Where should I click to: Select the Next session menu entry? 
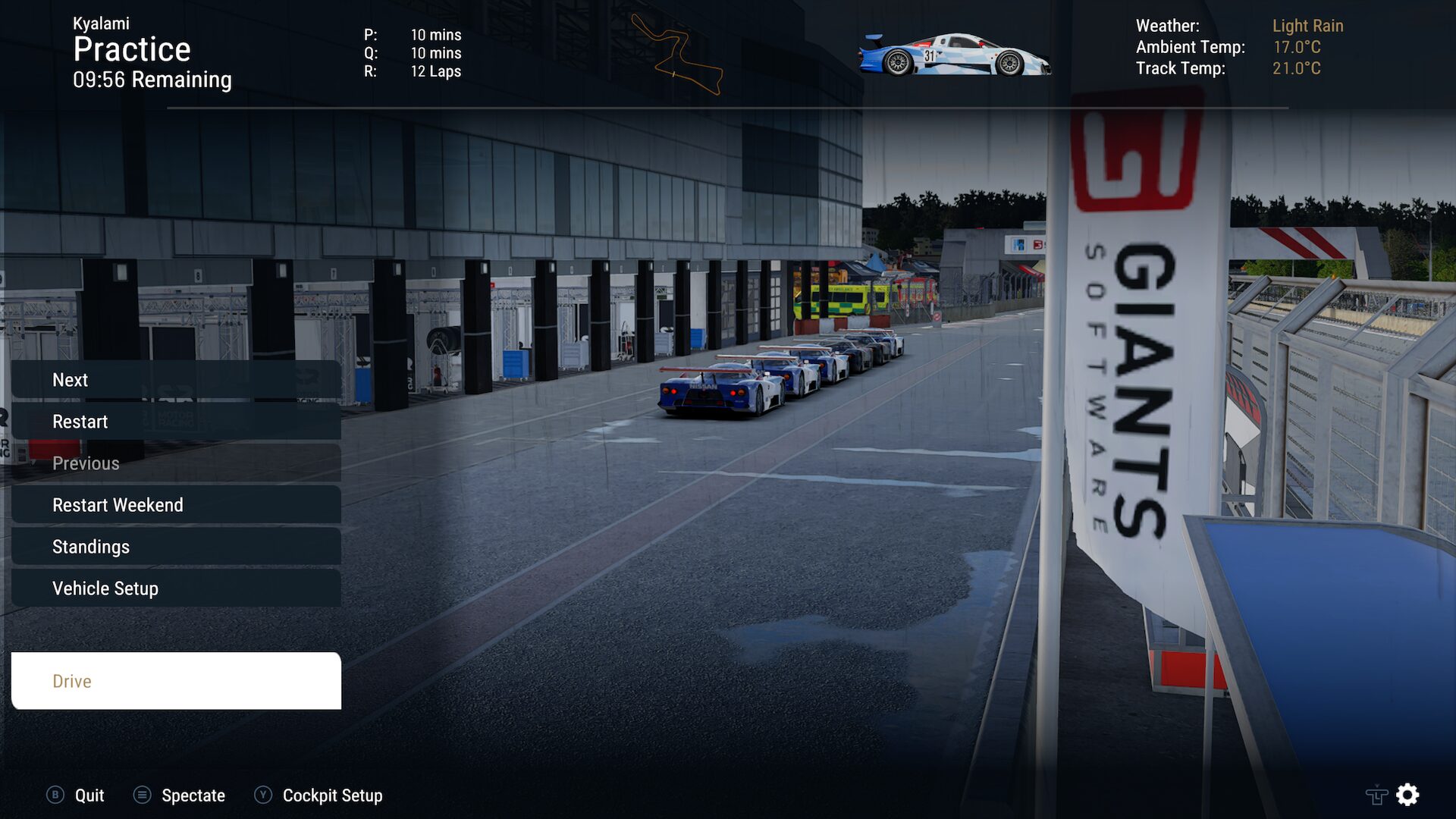click(176, 380)
